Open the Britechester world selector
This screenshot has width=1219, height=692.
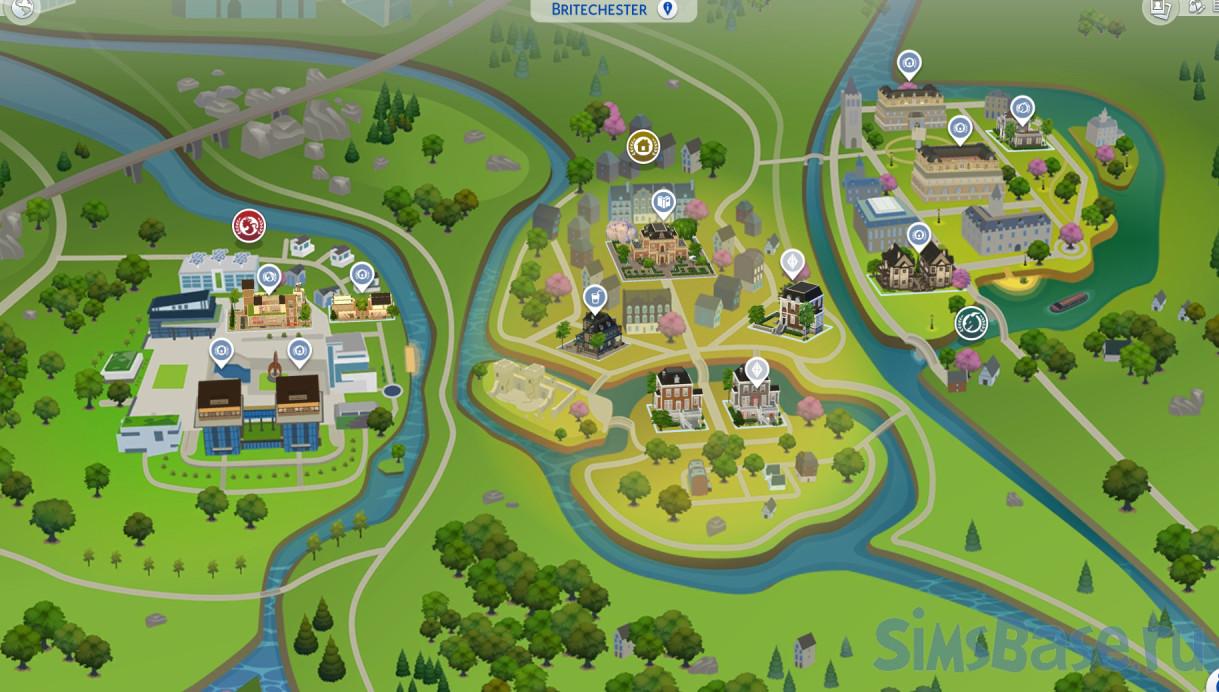614,10
